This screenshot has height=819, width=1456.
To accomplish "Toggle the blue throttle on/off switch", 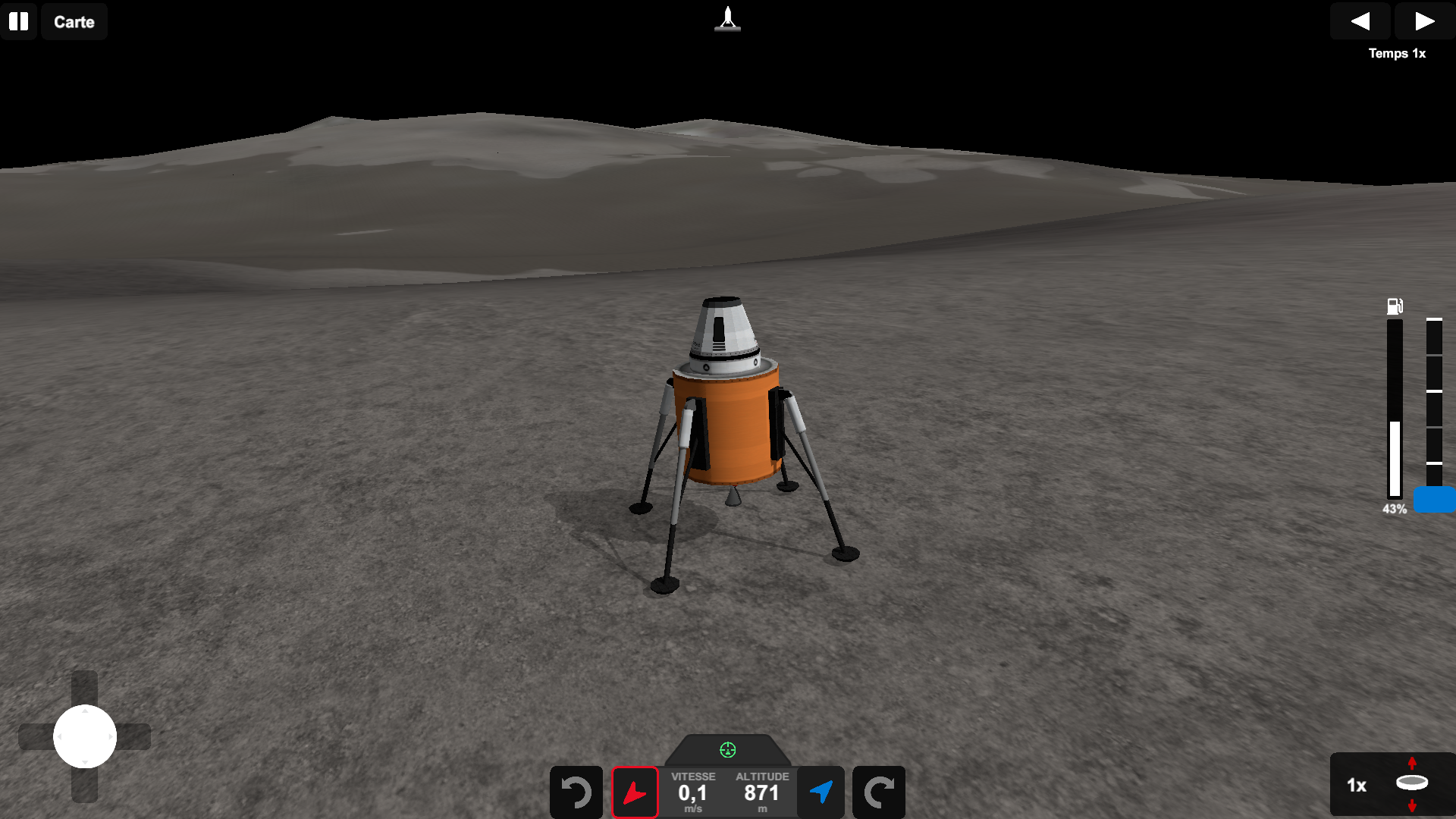I will click(1433, 500).
